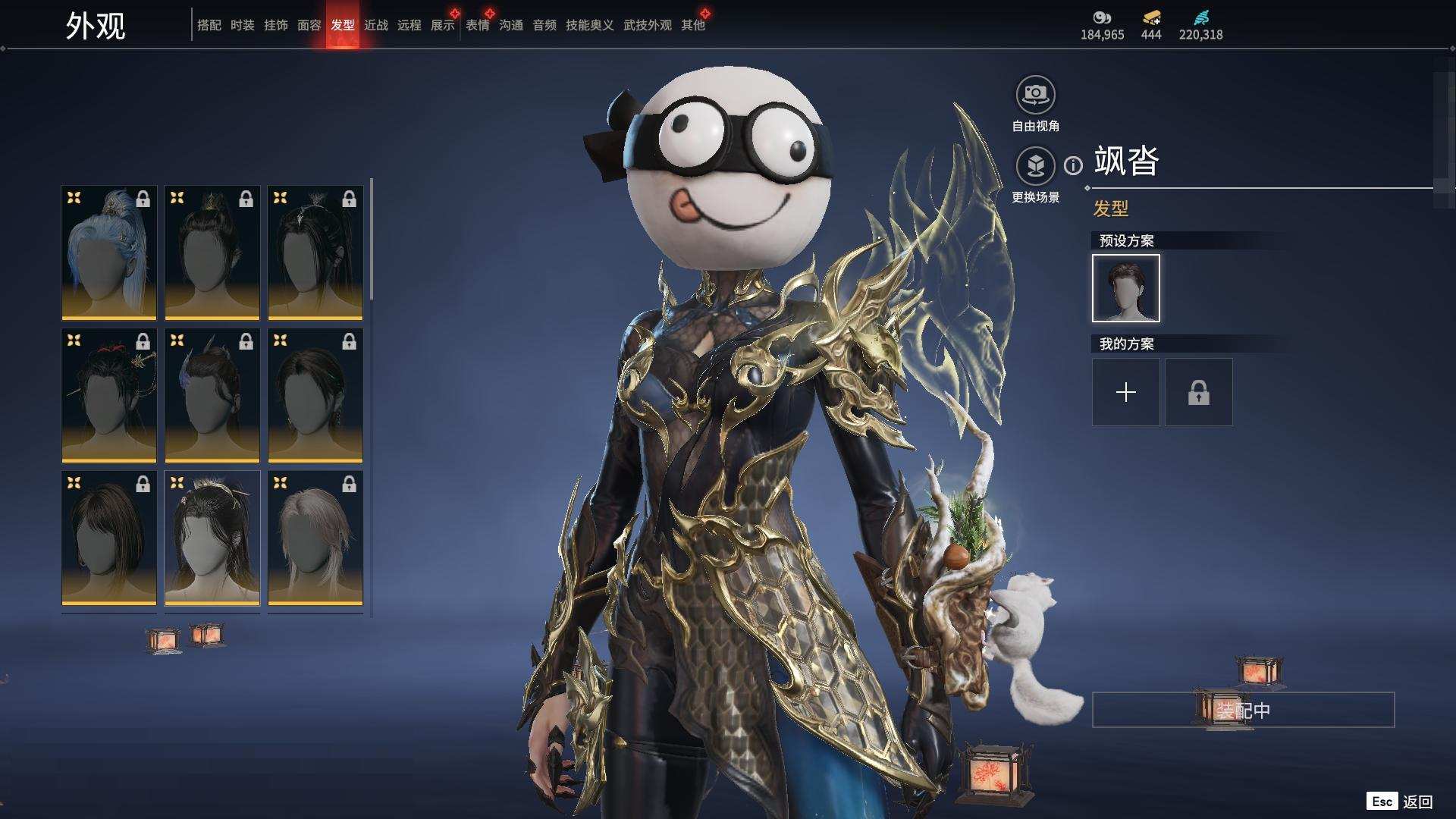Pick the silver-white short hairstyle
Viewport: 1456px width, 819px height.
click(315, 538)
